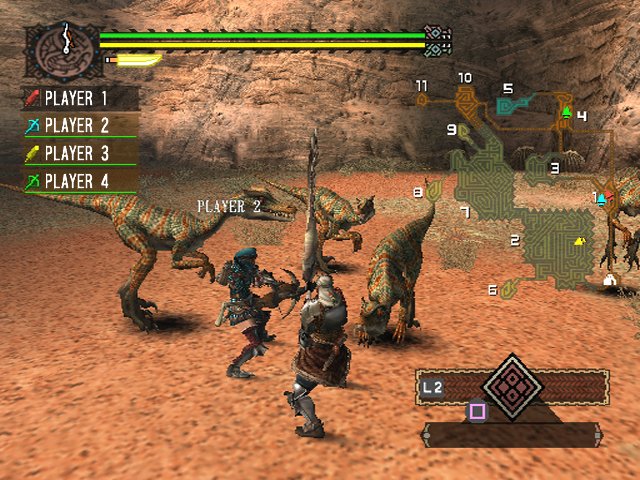Select PLAYER 1 in the party list
The height and width of the screenshot is (480, 640).
pos(80,98)
